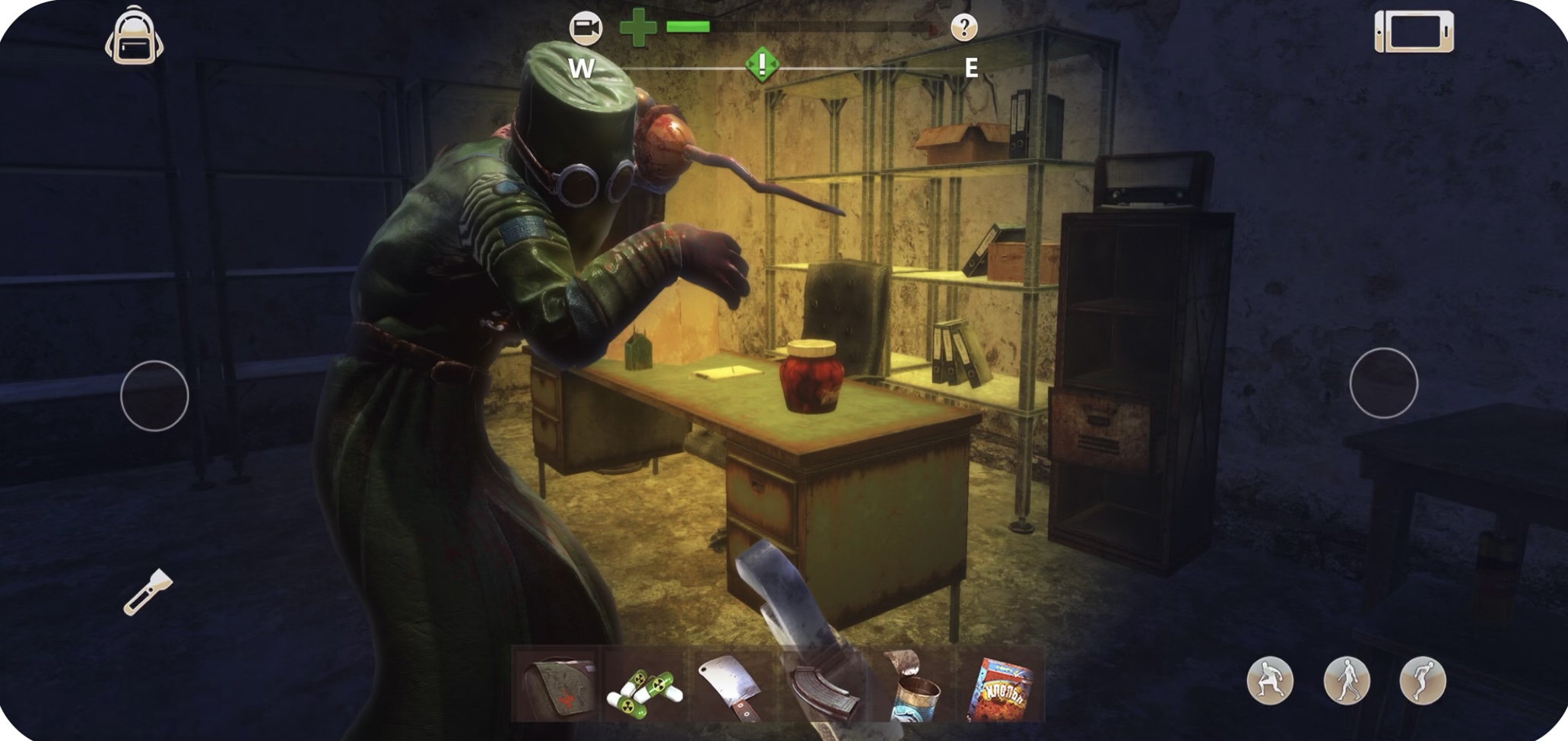The width and height of the screenshot is (1568, 741).
Task: Switch to walking stance
Action: click(1346, 680)
